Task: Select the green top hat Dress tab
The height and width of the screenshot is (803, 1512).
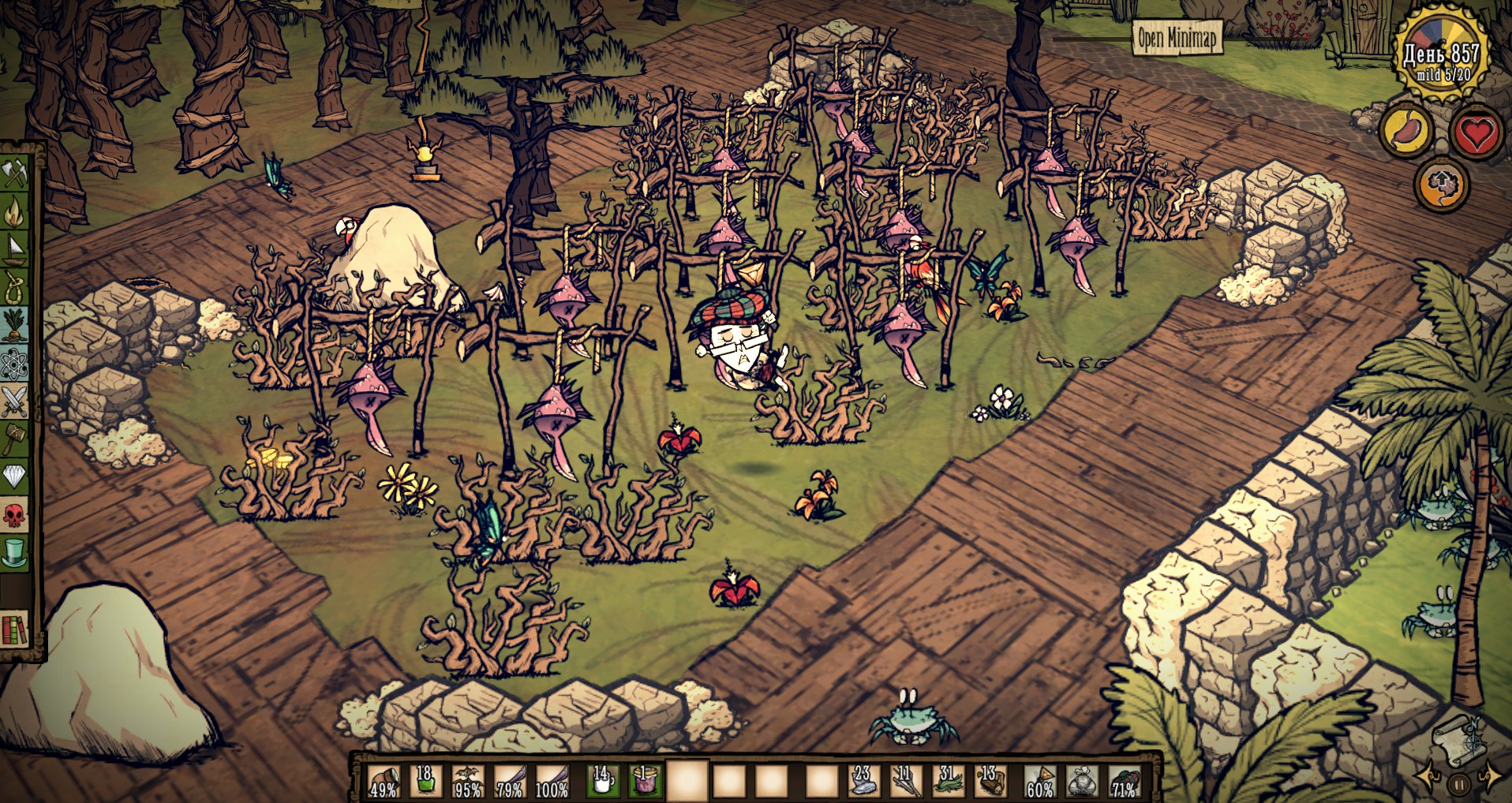Action: 15,552
